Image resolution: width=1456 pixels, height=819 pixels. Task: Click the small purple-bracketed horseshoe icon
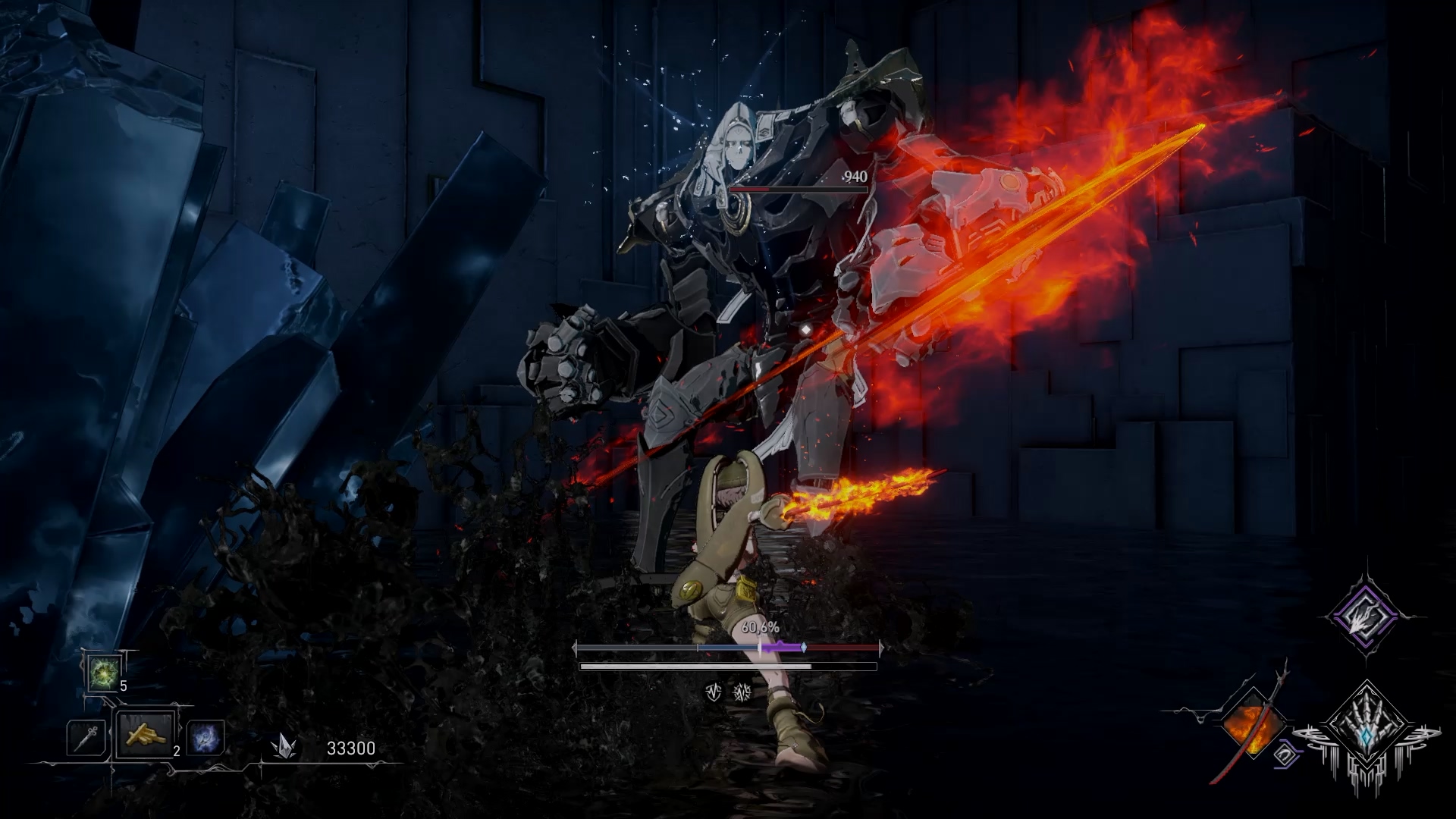click(x=1285, y=755)
